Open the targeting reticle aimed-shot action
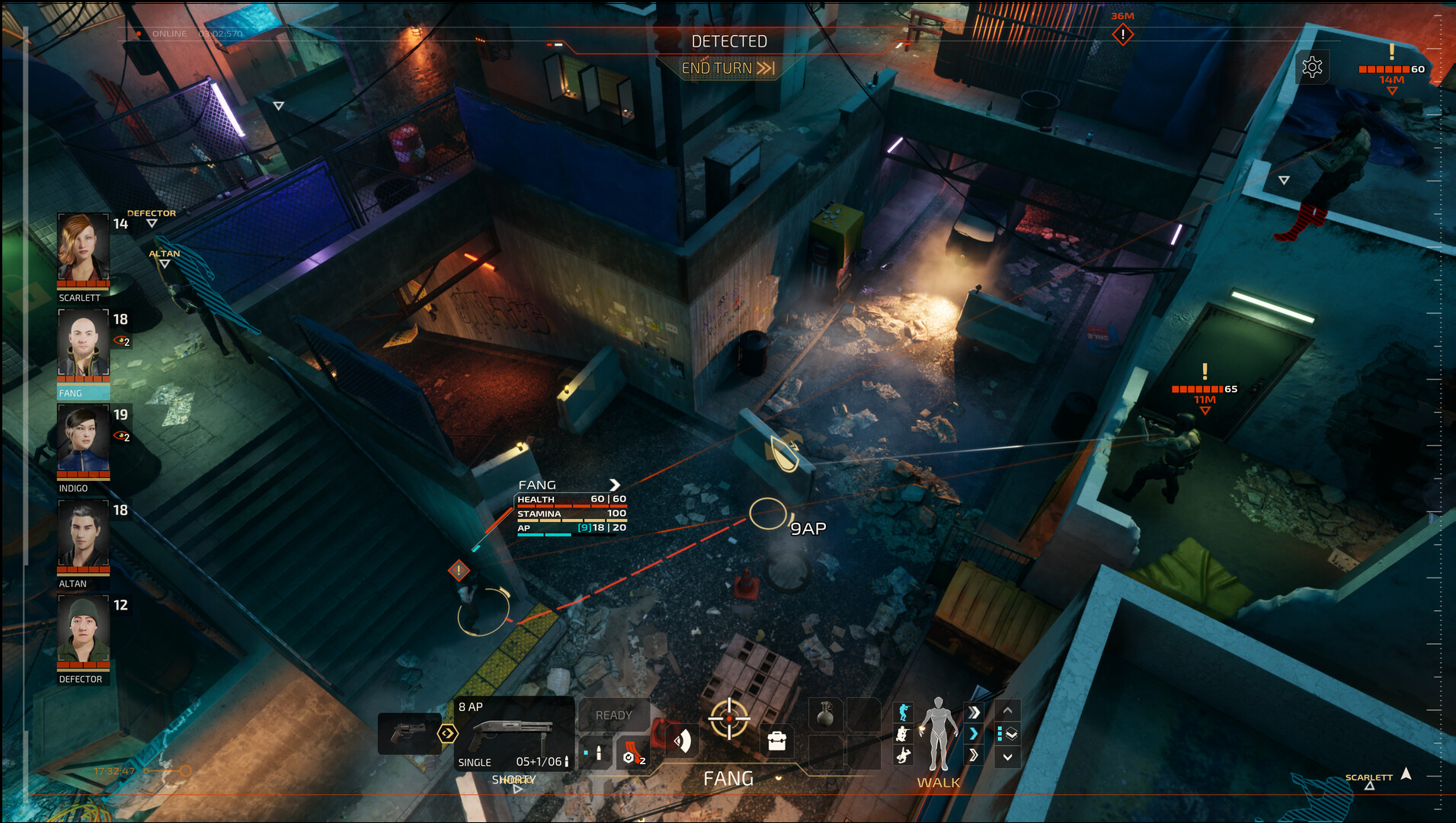 pyautogui.click(x=729, y=718)
